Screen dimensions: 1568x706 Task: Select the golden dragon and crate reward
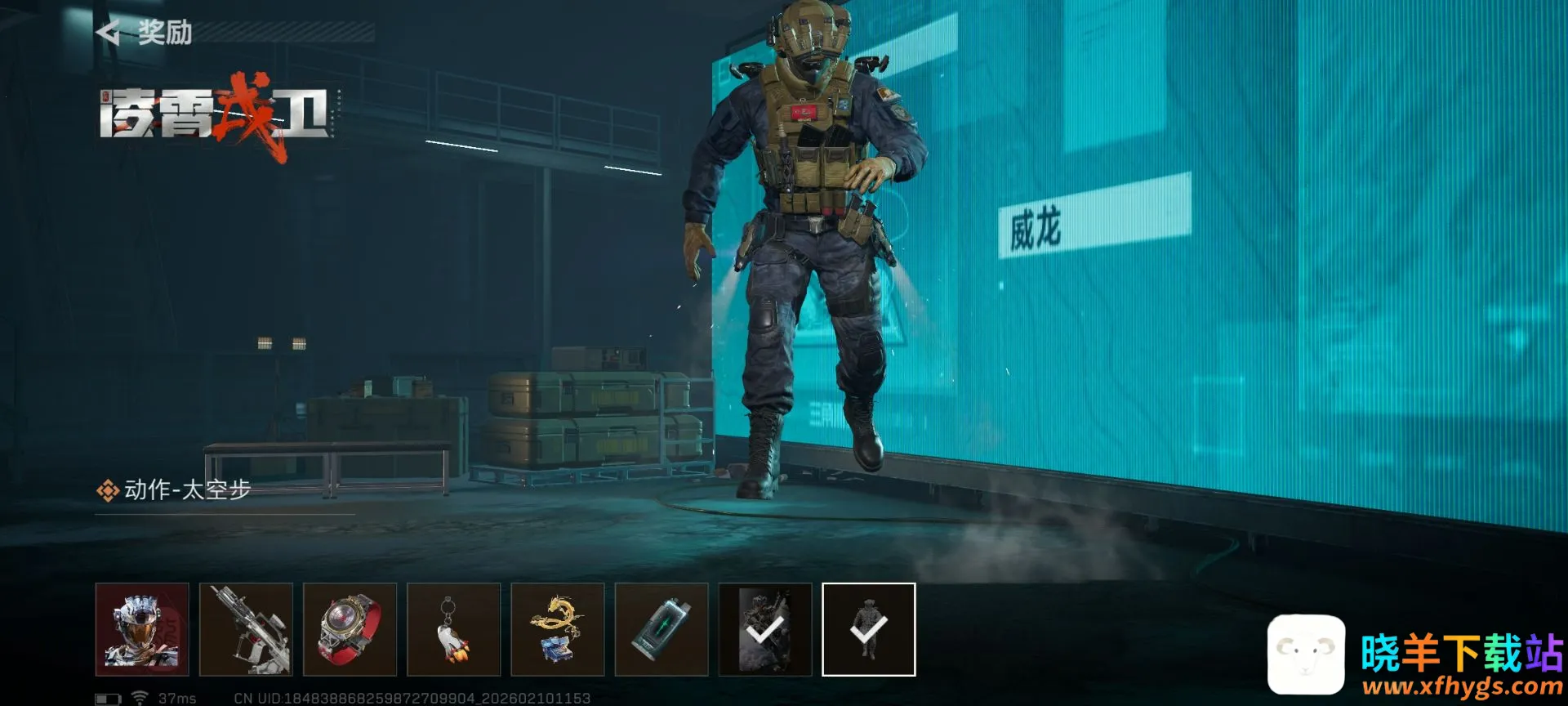click(557, 629)
